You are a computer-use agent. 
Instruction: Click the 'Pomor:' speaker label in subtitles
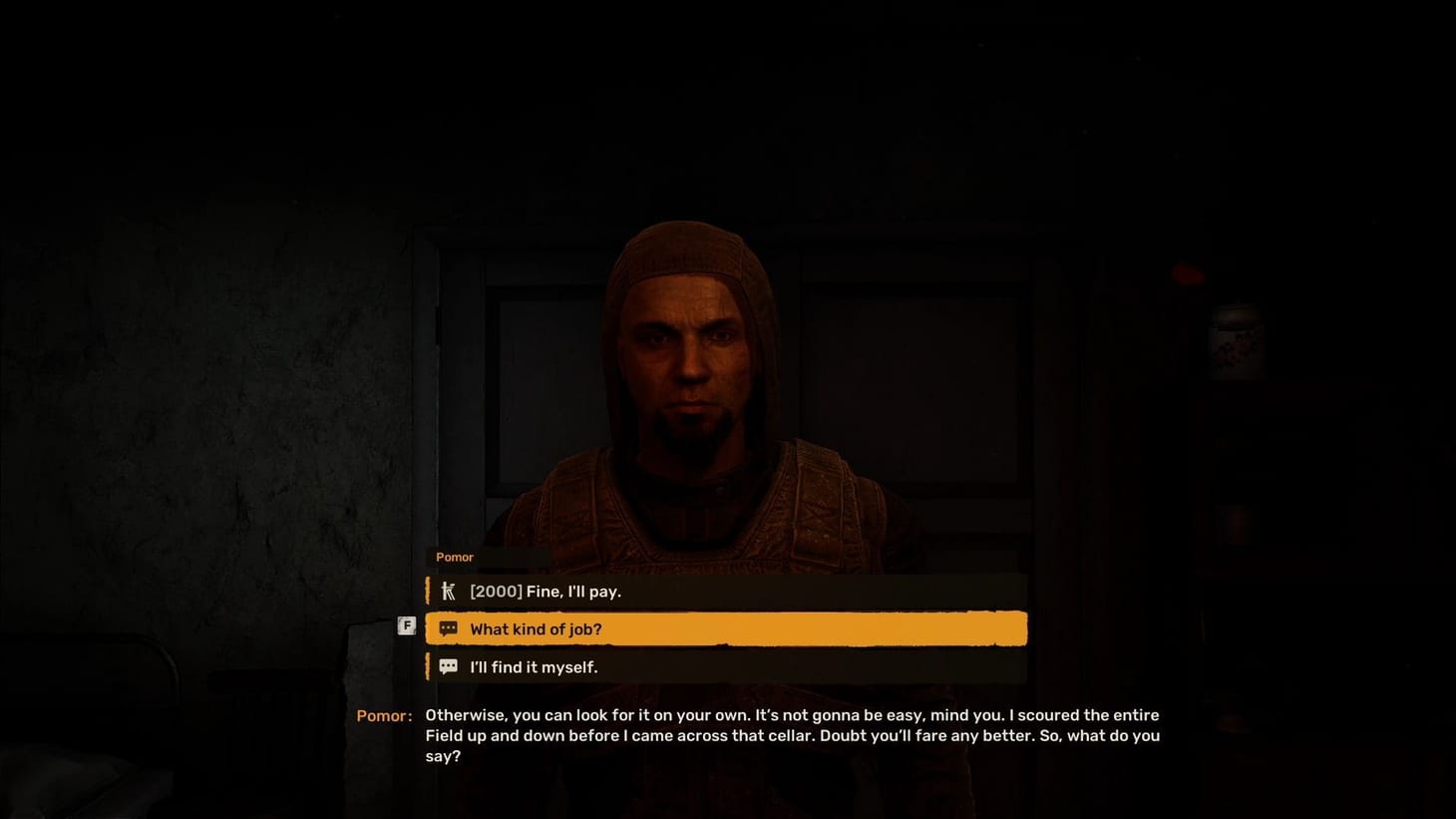[x=384, y=715]
